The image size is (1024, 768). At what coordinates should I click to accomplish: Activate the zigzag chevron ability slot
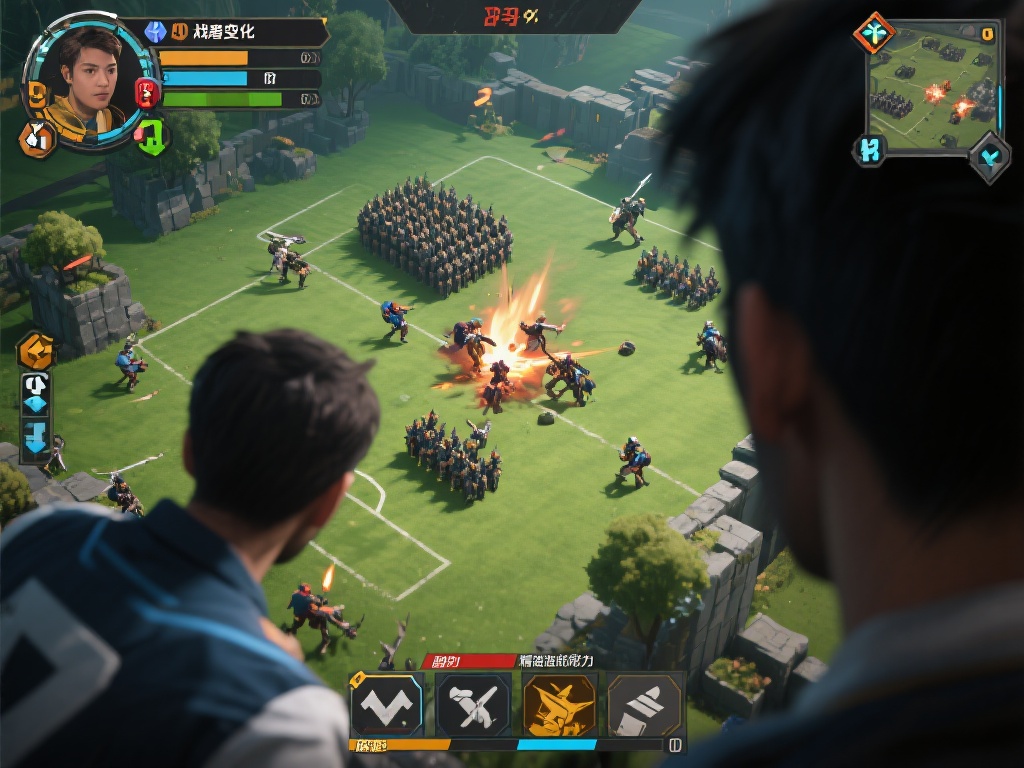point(386,705)
